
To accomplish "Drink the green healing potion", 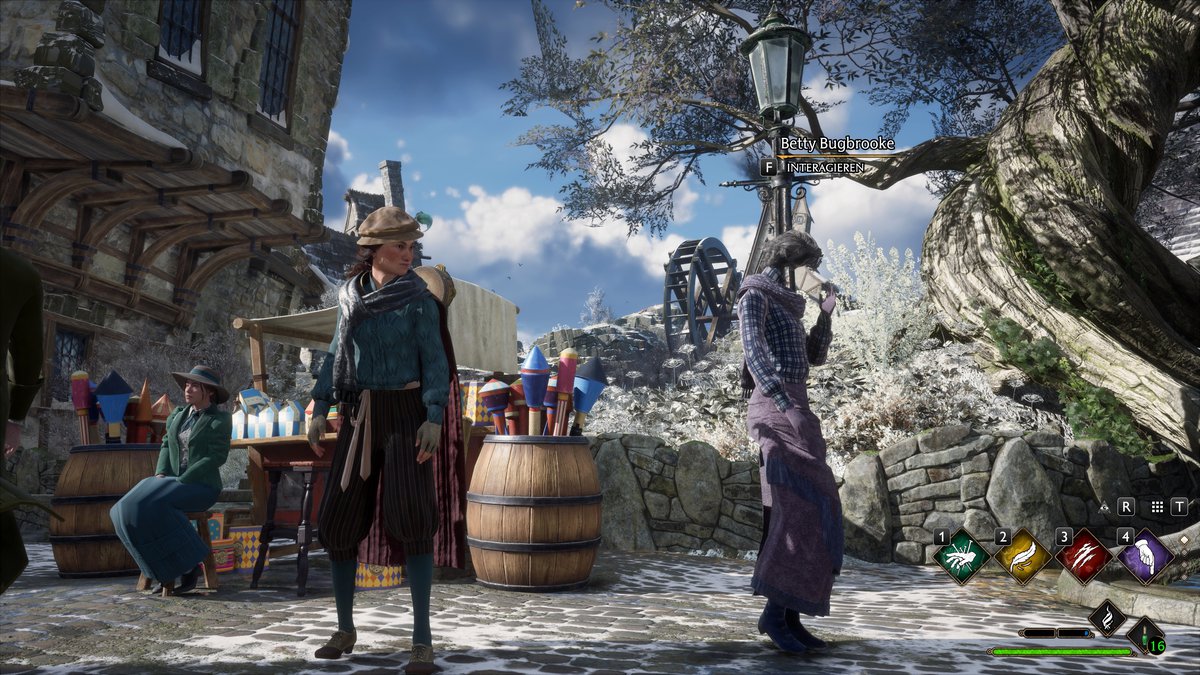I will click(1146, 635).
